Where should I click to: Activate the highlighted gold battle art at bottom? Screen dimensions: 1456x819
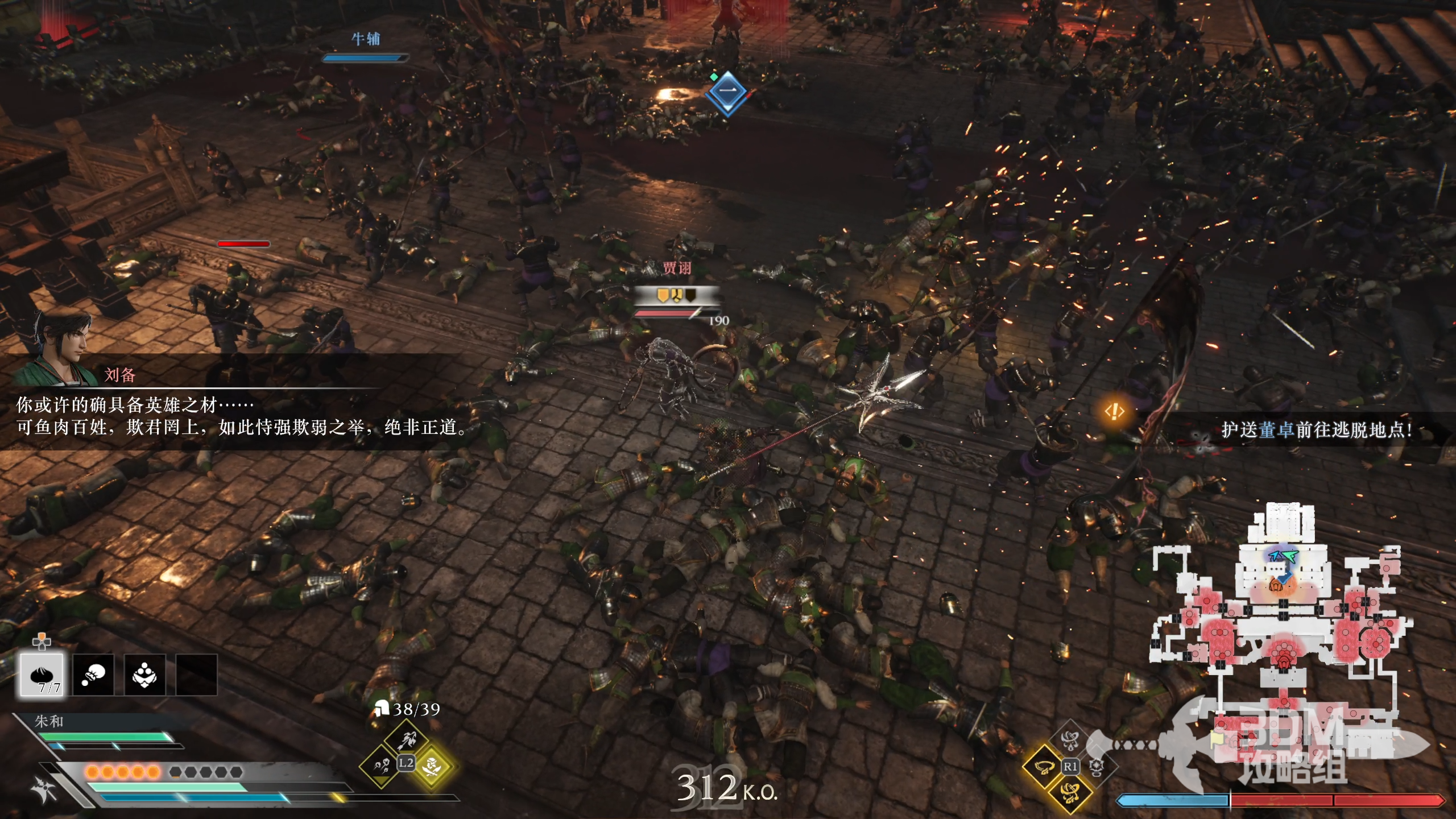pos(1070,792)
